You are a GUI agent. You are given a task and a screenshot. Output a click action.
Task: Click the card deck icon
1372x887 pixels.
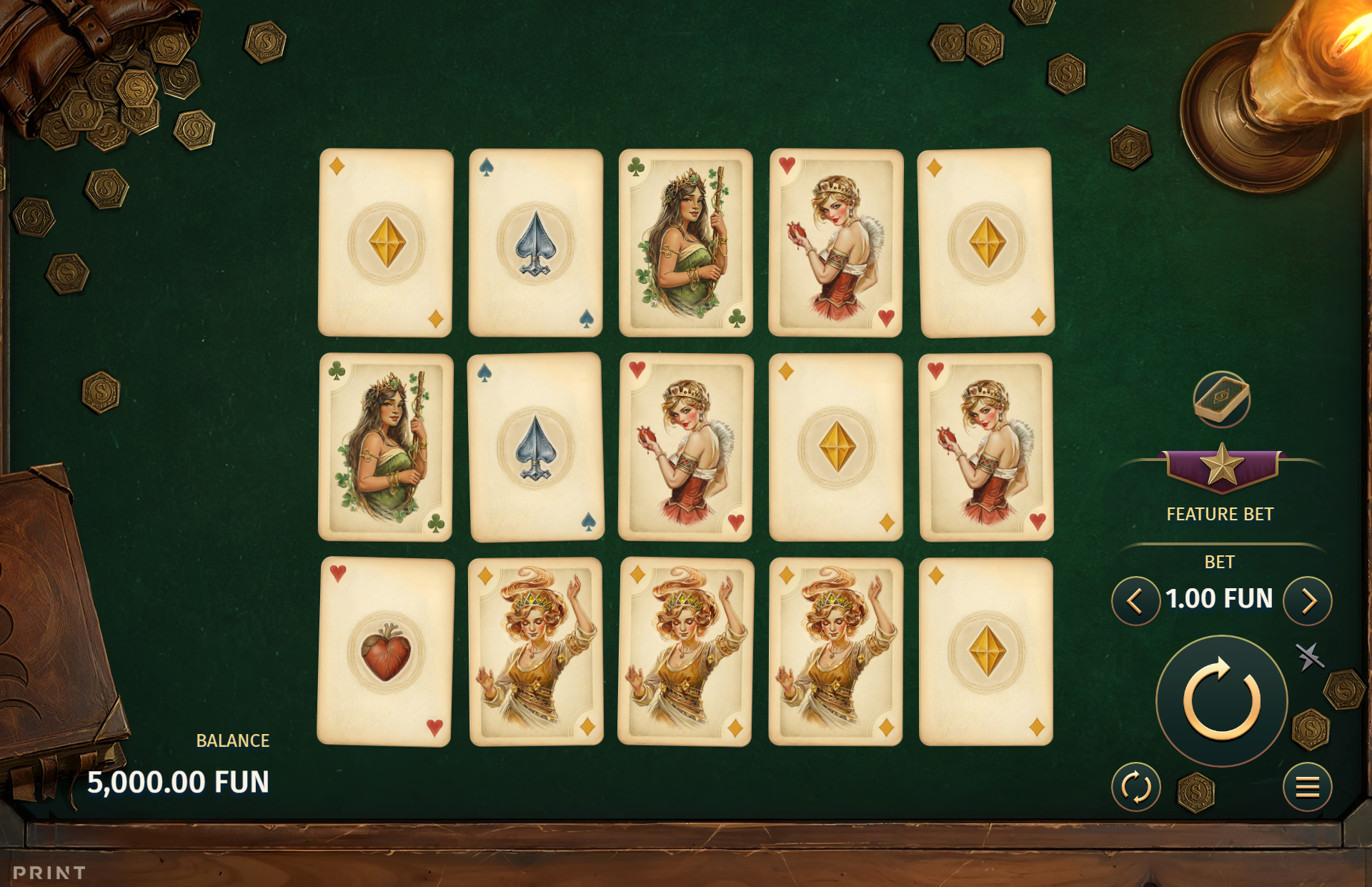point(1222,399)
